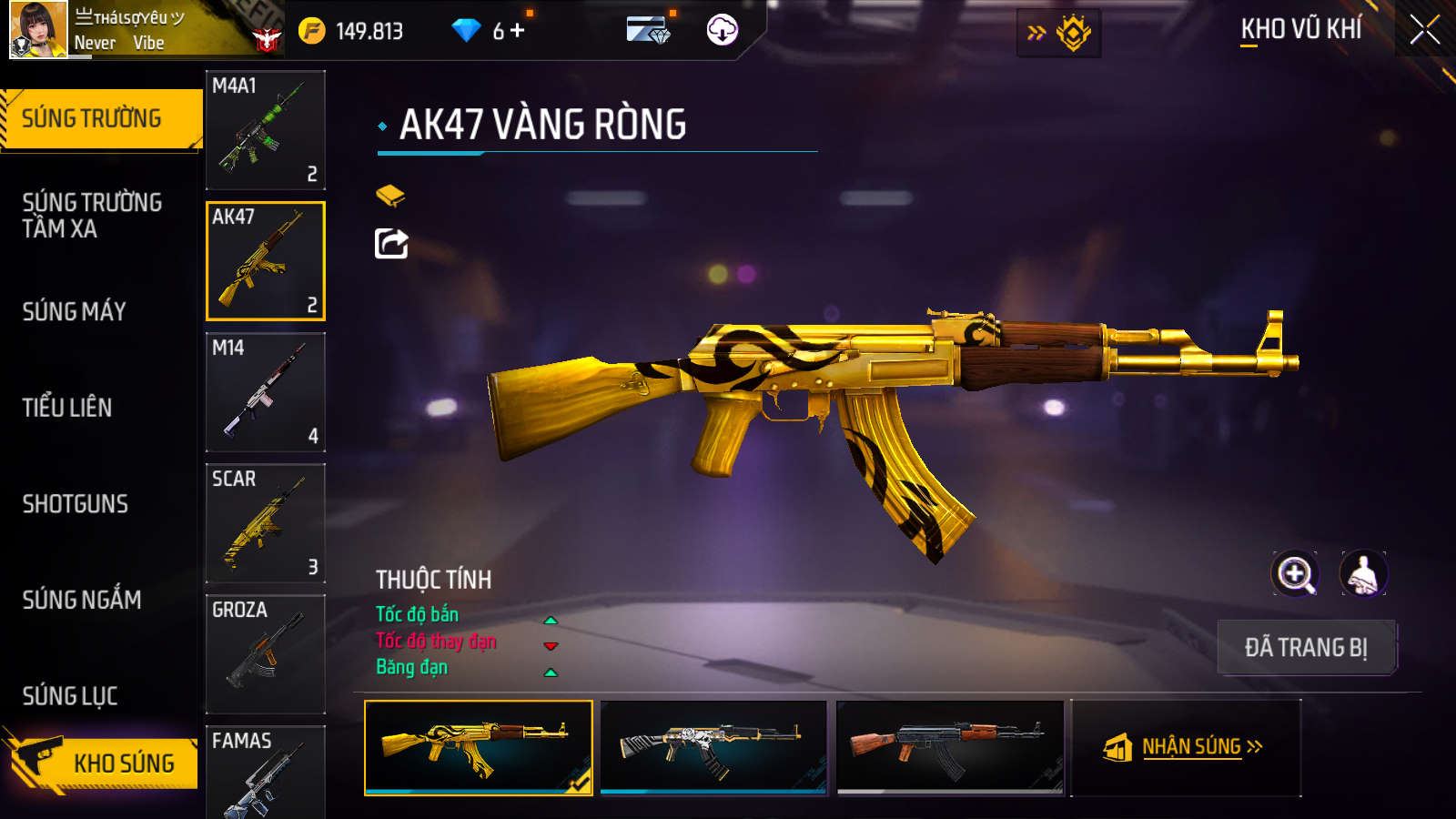
Task: Click the Đã Trang Bị equip button
Action: 1306,648
